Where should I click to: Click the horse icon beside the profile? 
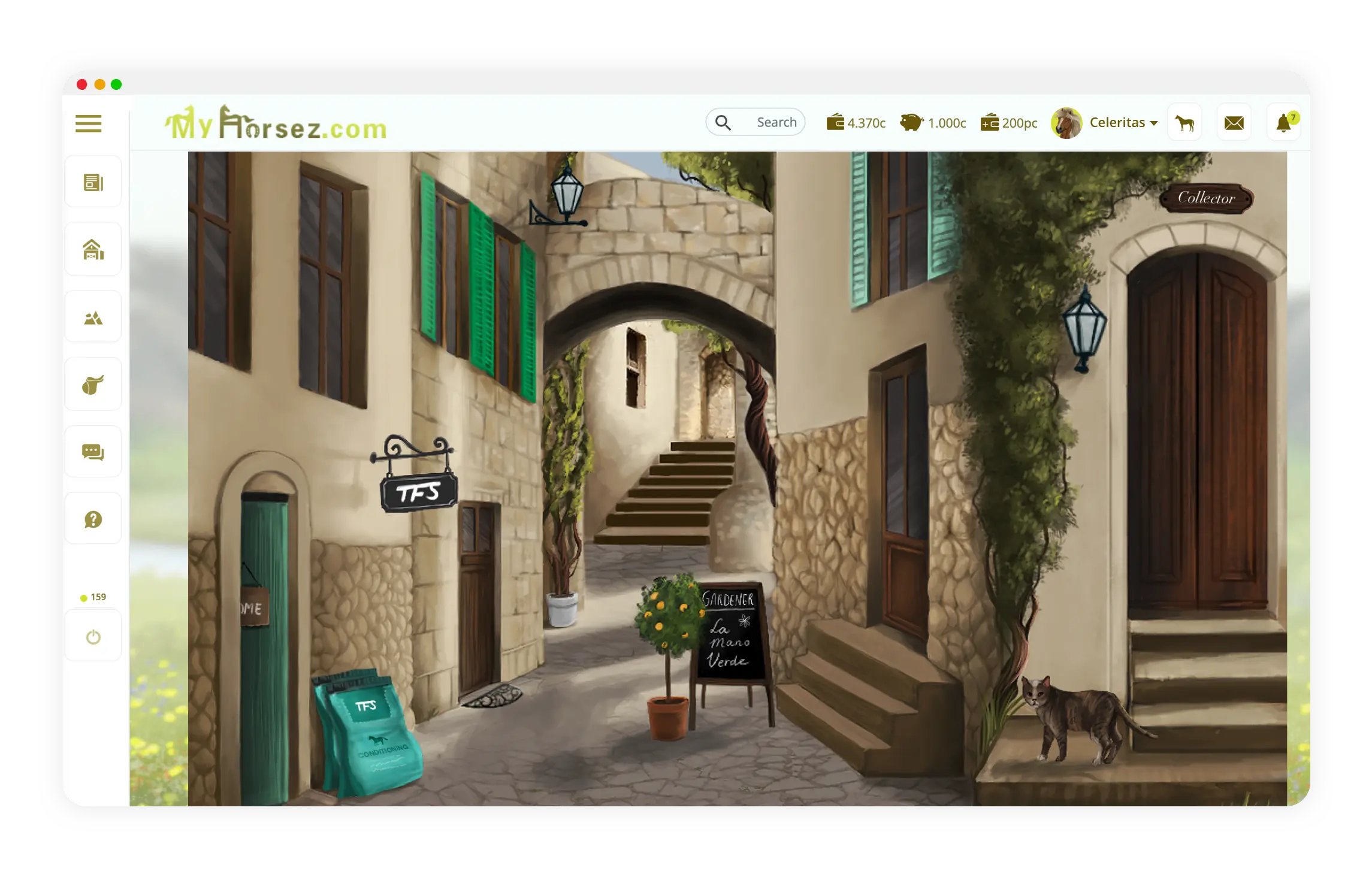(1184, 122)
